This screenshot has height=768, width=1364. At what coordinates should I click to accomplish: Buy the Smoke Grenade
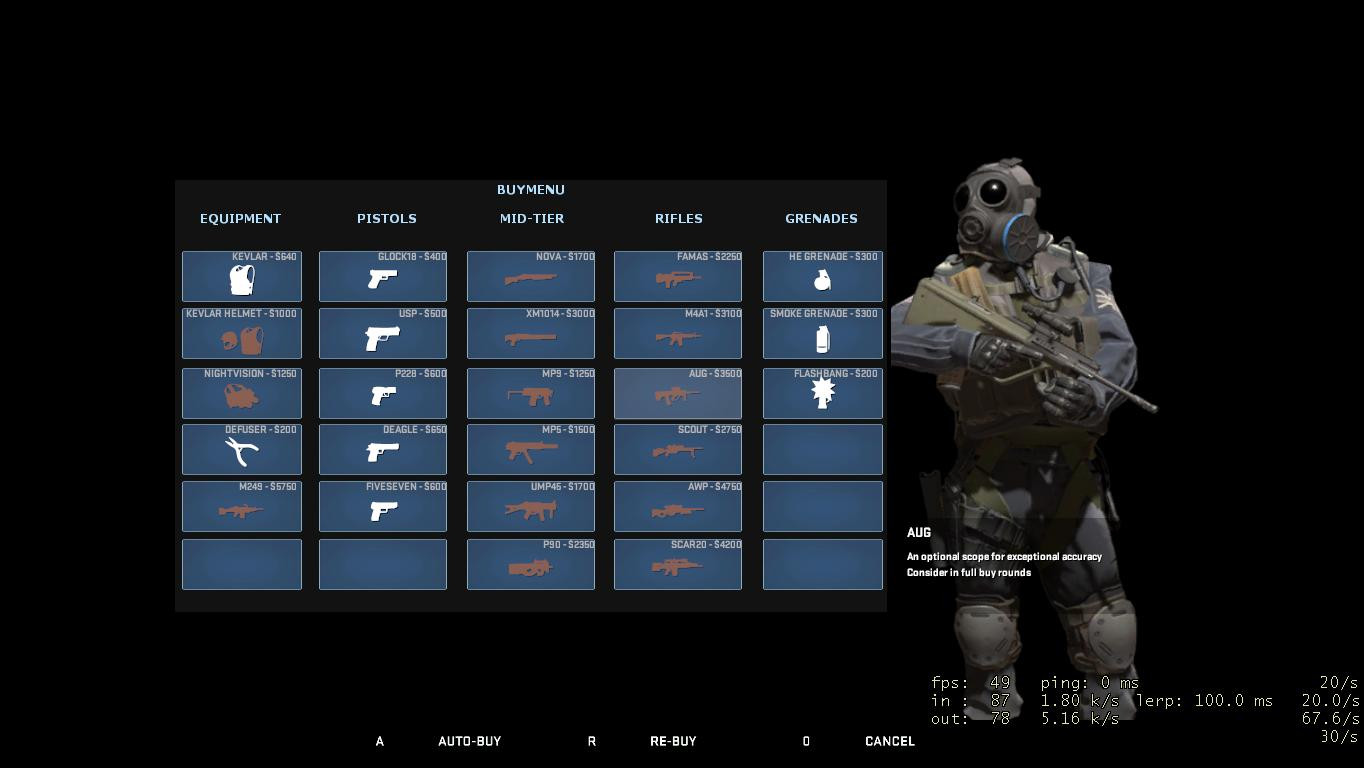click(822, 334)
